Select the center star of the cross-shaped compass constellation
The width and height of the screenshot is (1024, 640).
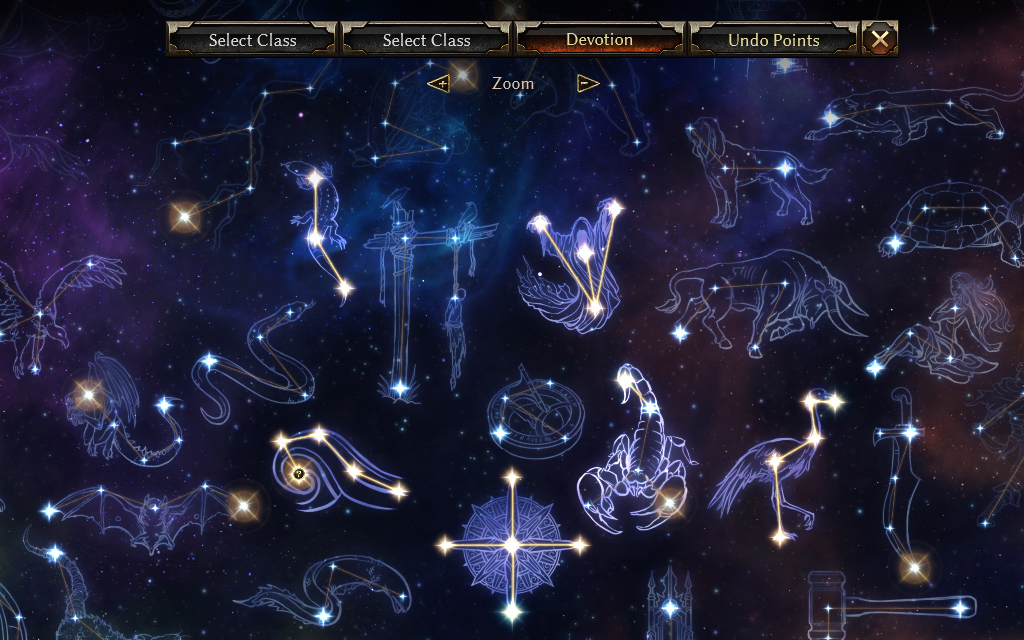[x=512, y=545]
